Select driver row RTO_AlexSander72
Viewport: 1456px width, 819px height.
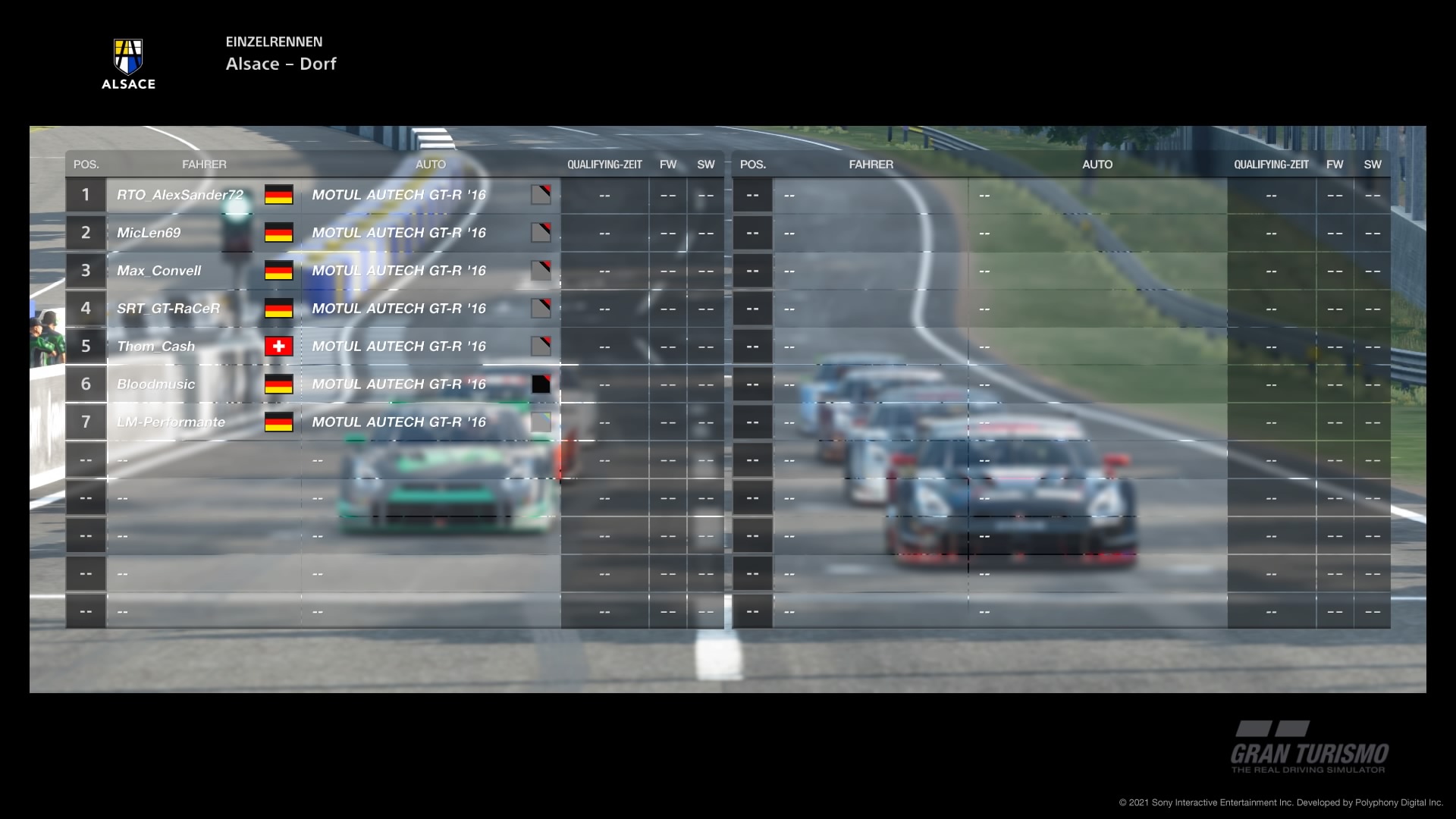click(x=180, y=195)
